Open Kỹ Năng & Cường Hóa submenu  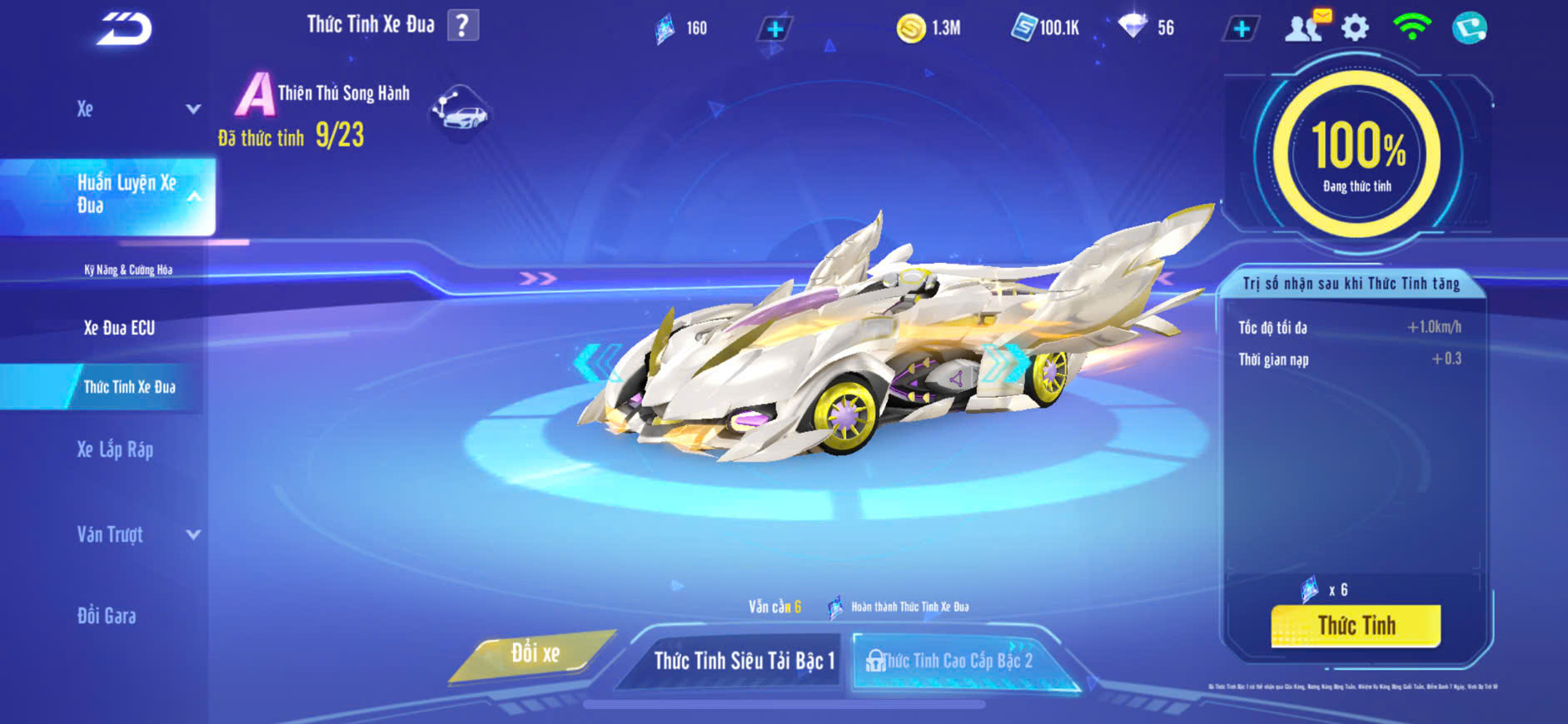click(128, 270)
